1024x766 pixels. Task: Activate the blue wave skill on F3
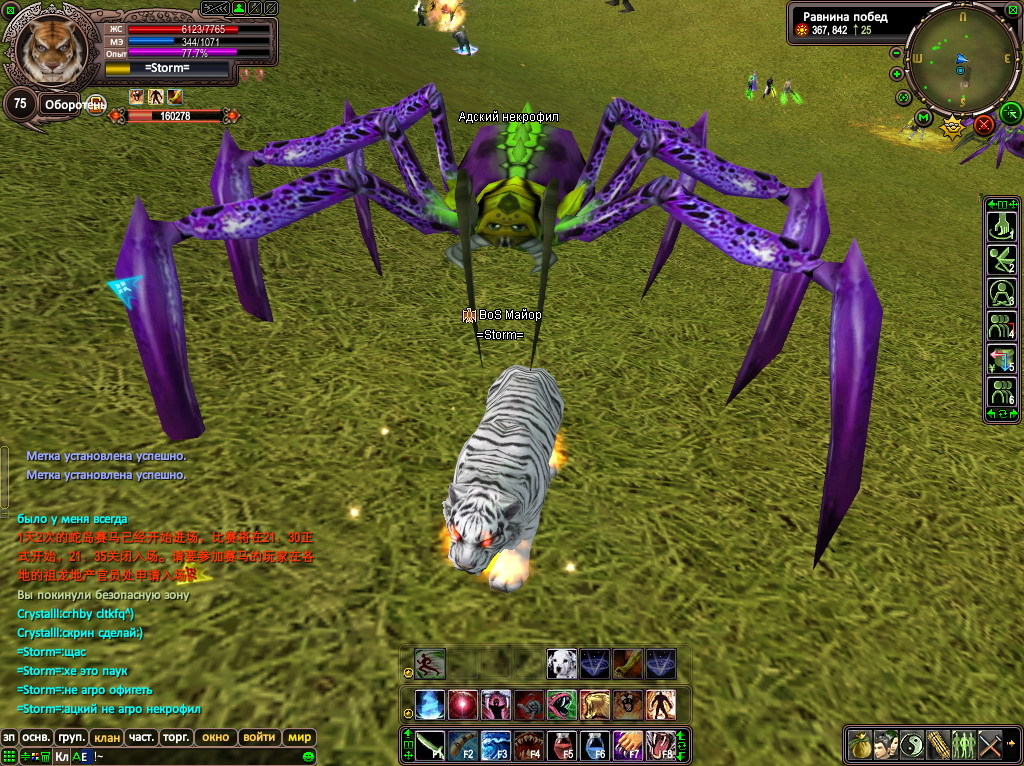coord(497,745)
